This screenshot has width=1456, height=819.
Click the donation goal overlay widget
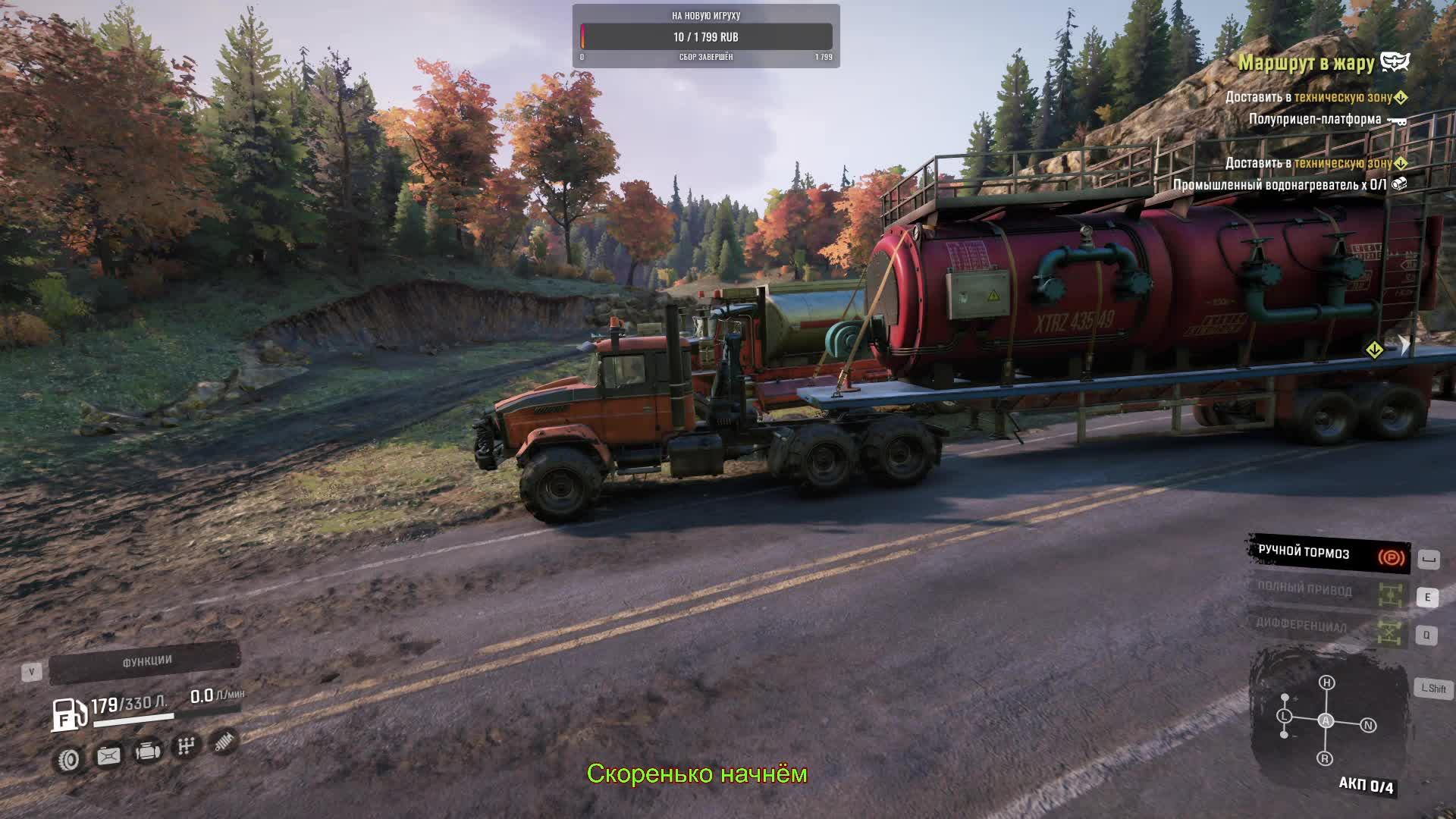tap(705, 36)
